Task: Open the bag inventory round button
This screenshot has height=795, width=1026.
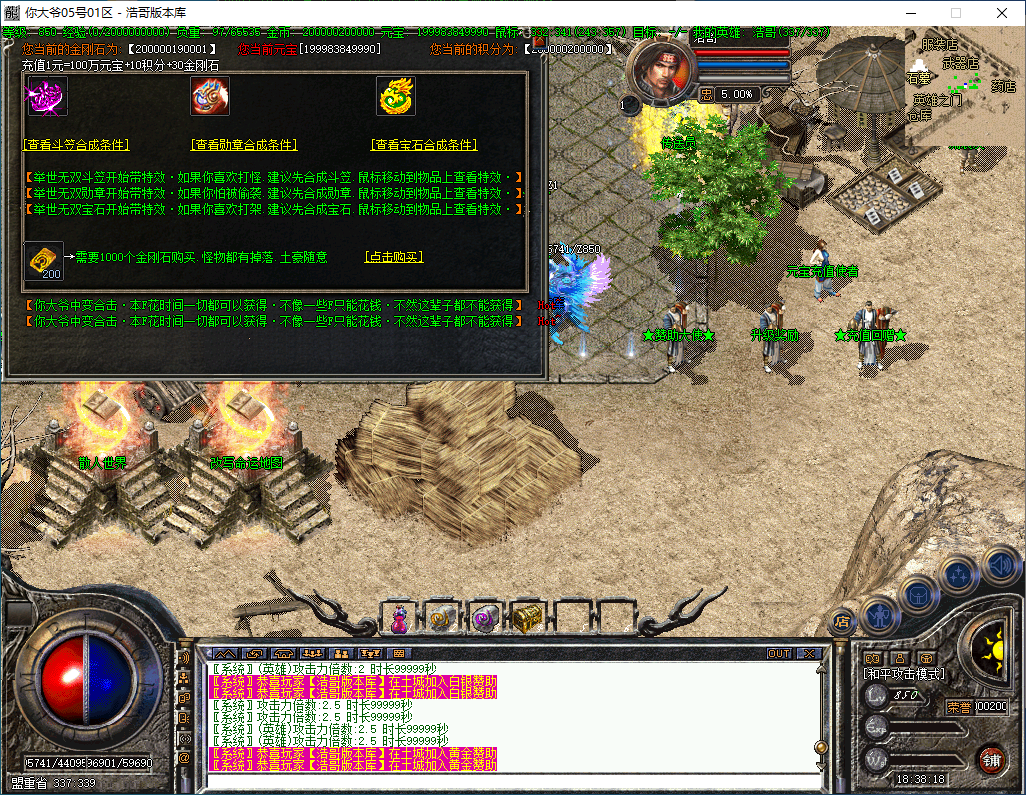Action: pyautogui.click(x=918, y=592)
